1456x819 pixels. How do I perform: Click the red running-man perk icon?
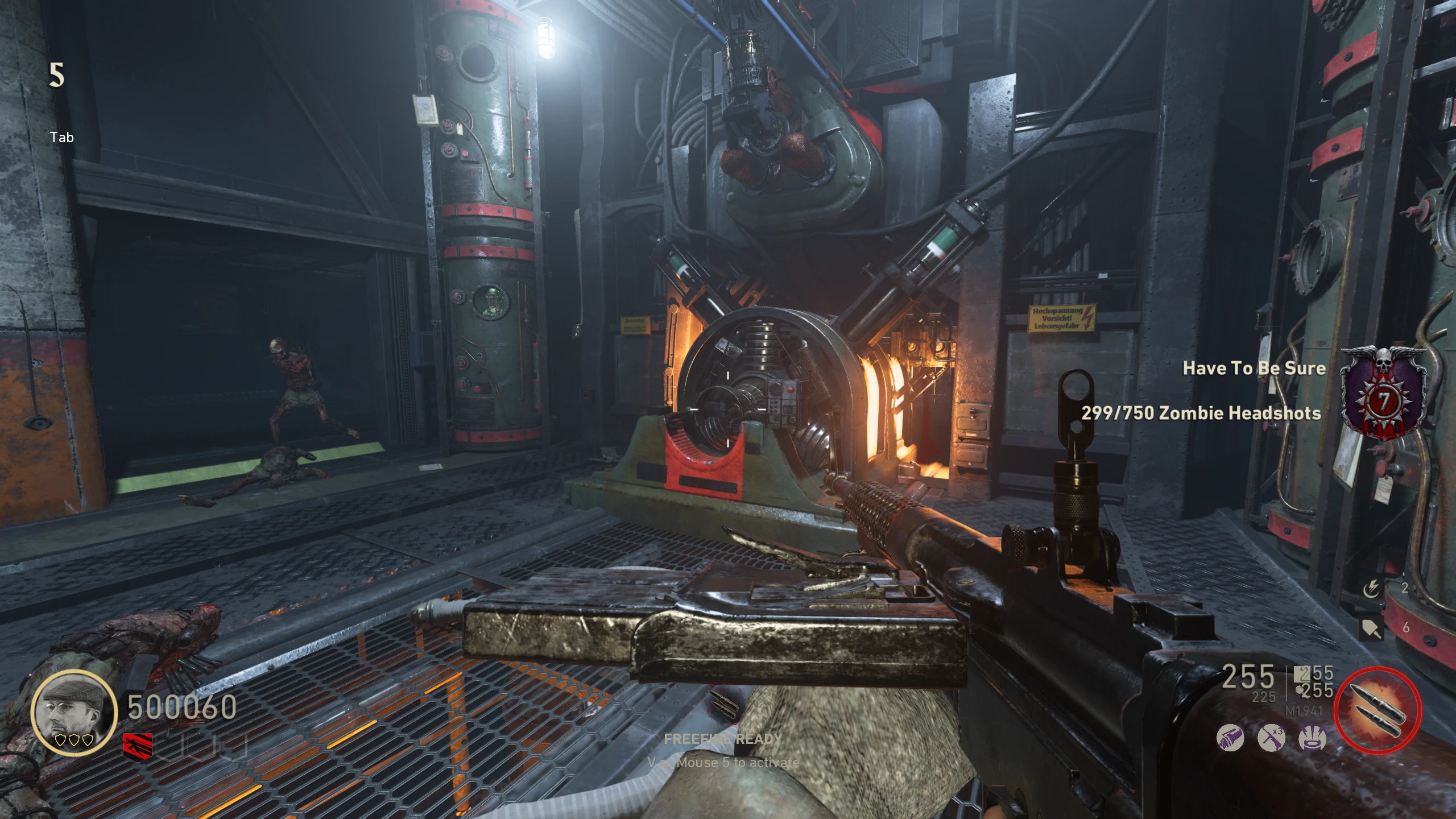tap(138, 745)
